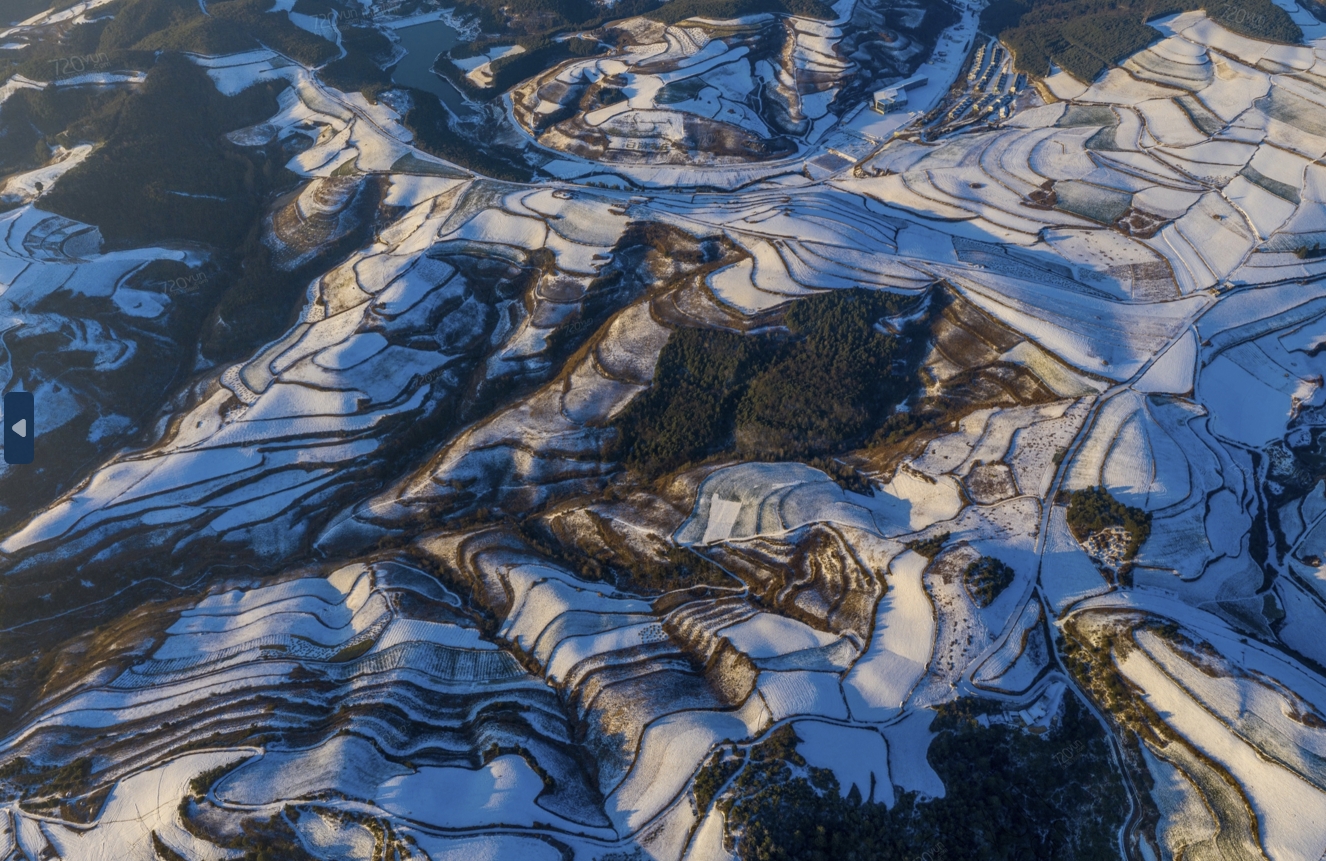The height and width of the screenshot is (861, 1326).
Task: Click the left-pointing arrow panel tab
Action: (18, 428)
